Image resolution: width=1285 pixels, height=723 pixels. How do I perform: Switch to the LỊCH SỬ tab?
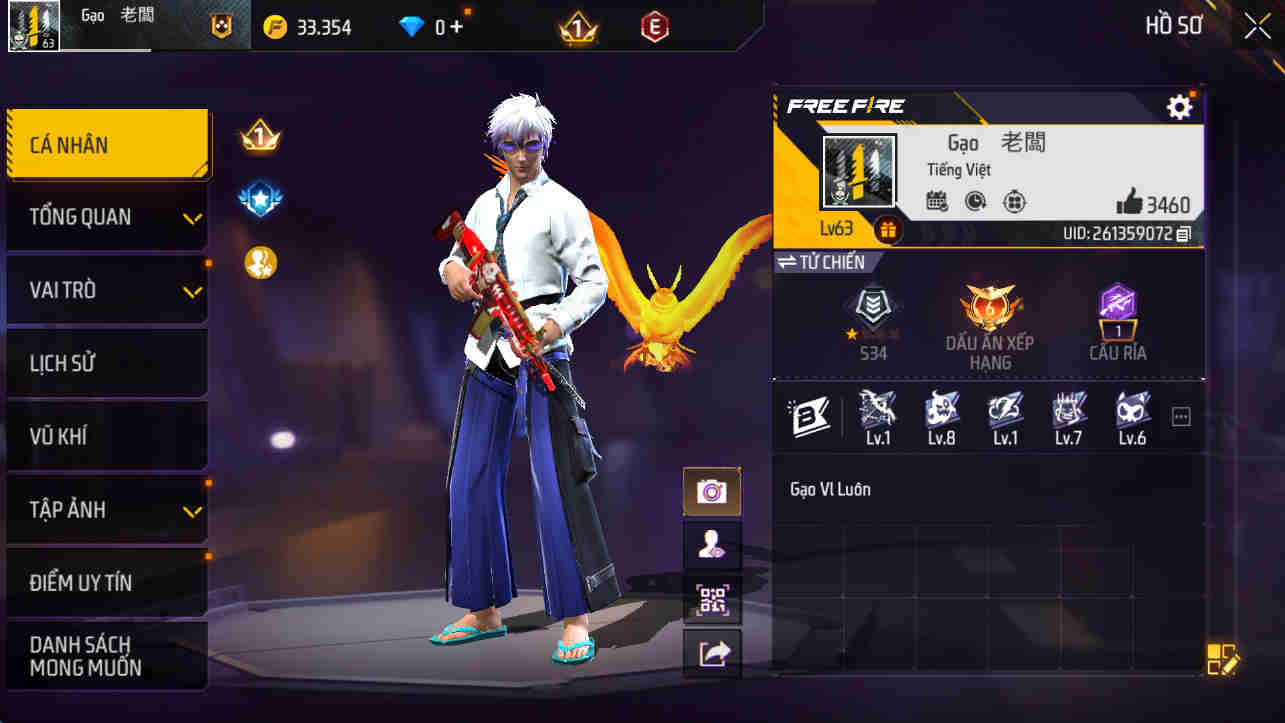107,363
